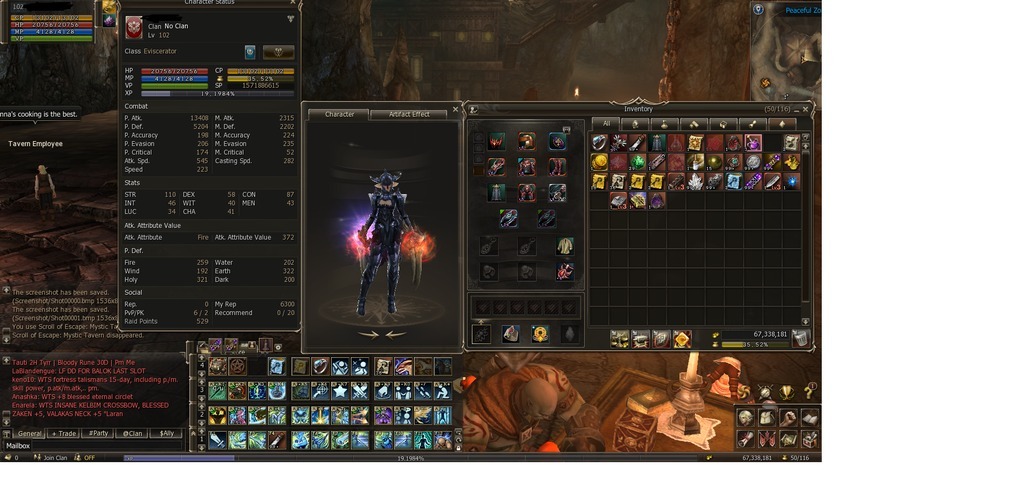Switch to the Artifact Effect tab
This screenshot has width=1024, height=483.
point(408,114)
